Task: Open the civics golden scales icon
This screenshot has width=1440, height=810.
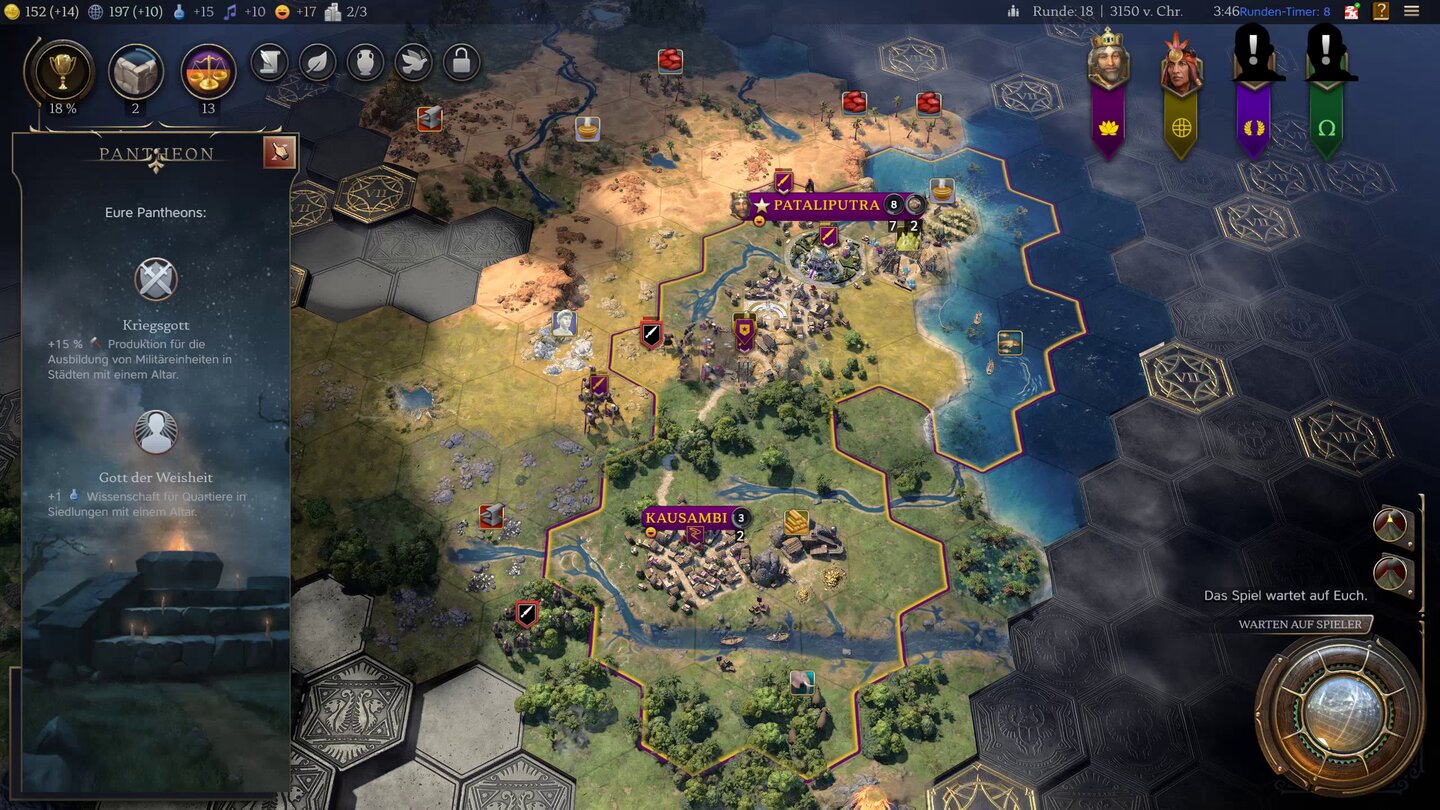Action: (208, 72)
